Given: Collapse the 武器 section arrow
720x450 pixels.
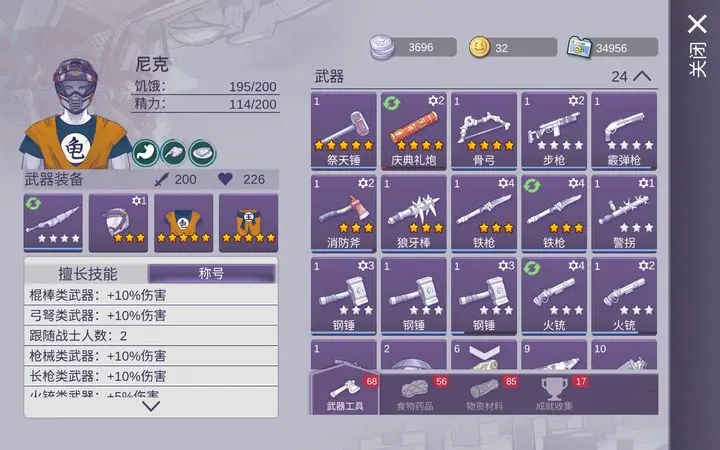Looking at the screenshot, I should pos(643,76).
